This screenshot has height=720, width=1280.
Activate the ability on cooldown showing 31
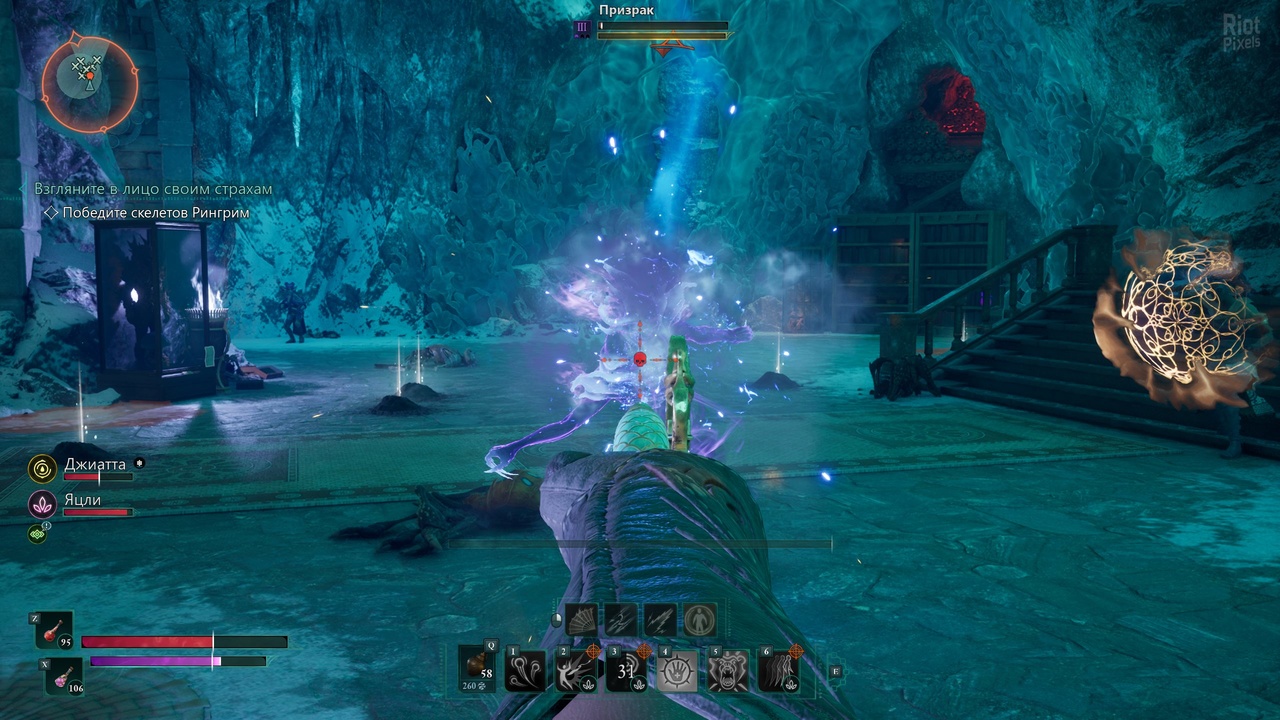point(628,670)
